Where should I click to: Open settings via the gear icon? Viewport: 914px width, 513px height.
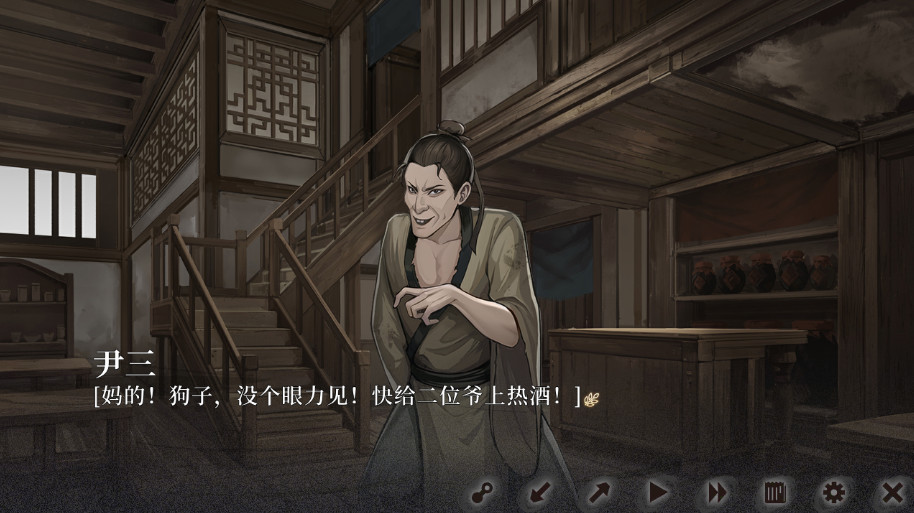tap(833, 492)
